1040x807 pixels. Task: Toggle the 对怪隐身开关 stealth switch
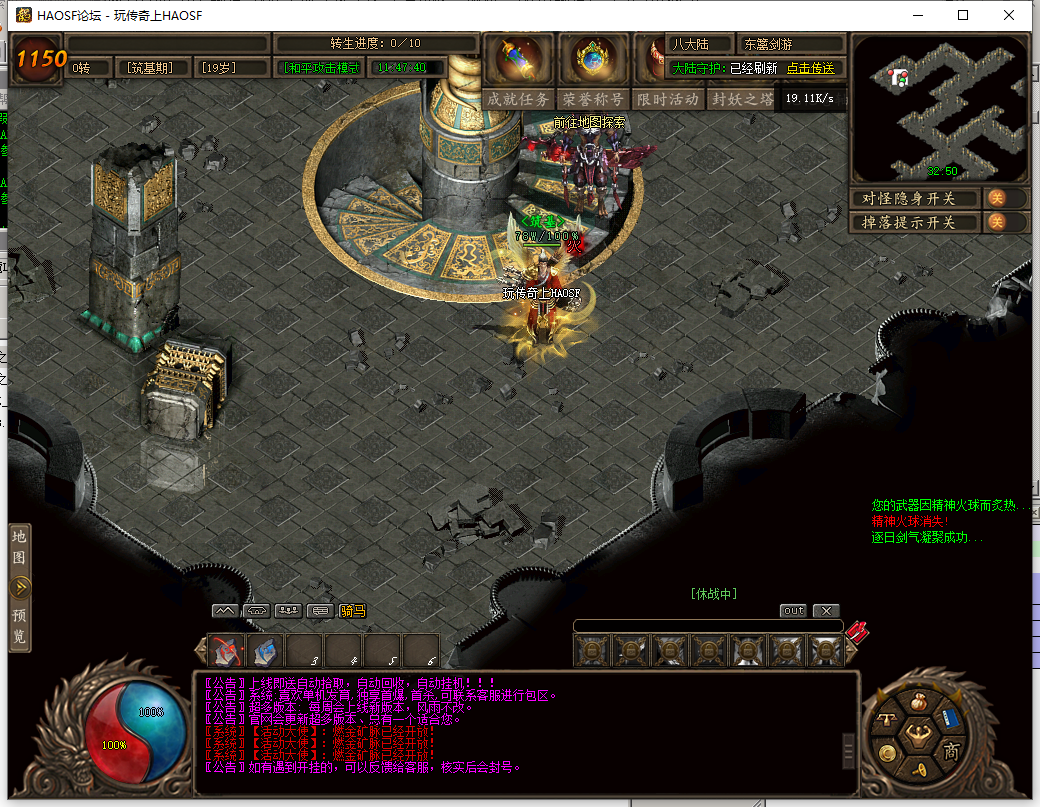pos(997,198)
